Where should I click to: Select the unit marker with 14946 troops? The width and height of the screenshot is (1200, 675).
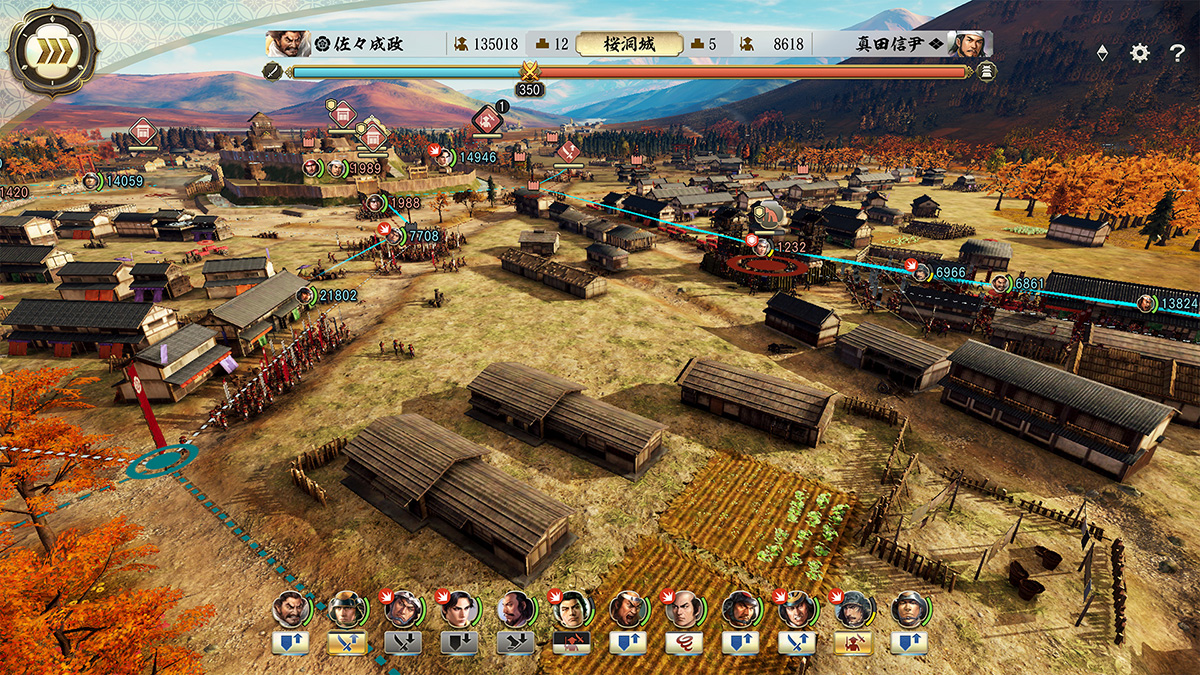(444, 157)
